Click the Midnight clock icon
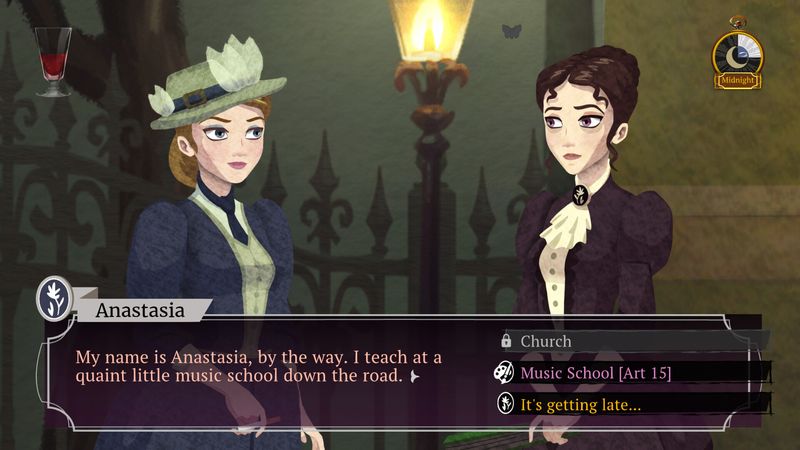800x450 pixels. click(737, 58)
